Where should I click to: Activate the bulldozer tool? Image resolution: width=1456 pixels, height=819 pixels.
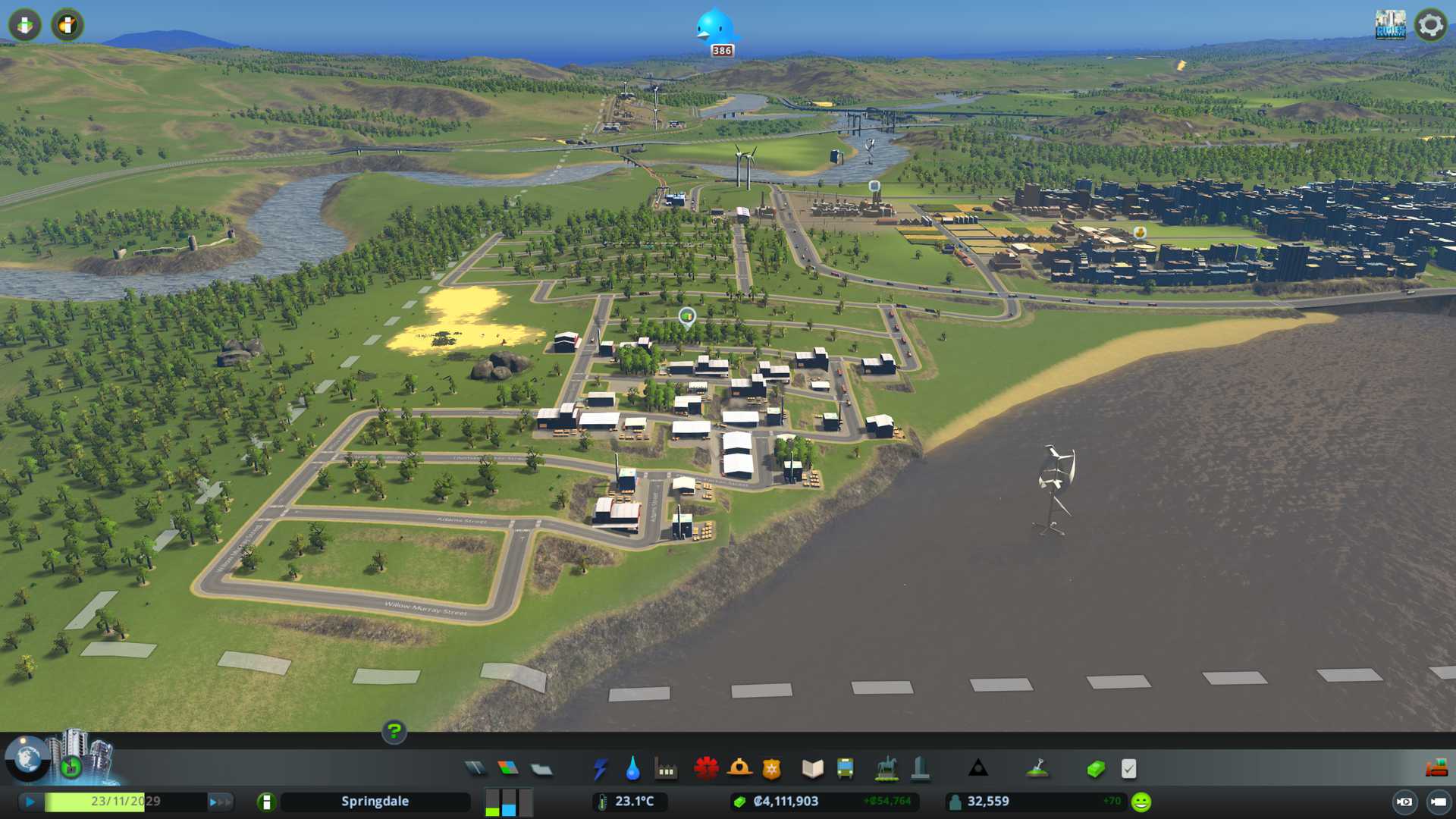point(1436,769)
